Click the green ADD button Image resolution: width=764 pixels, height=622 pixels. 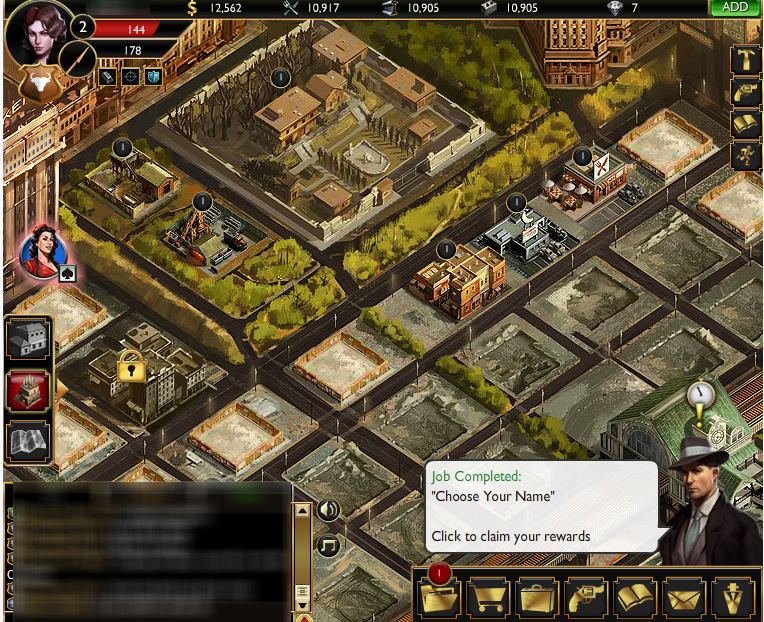pos(735,7)
